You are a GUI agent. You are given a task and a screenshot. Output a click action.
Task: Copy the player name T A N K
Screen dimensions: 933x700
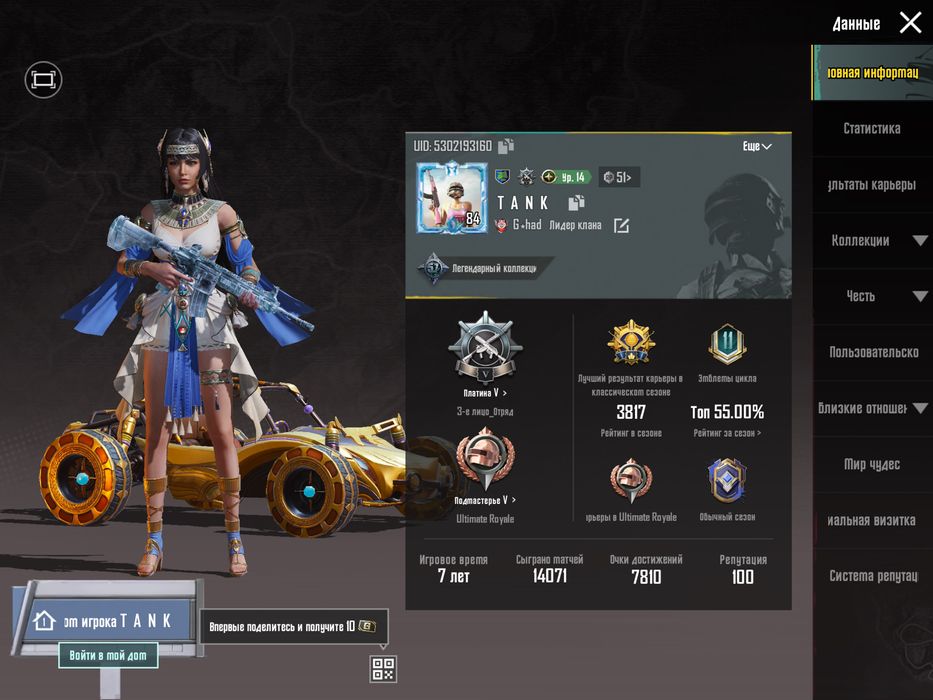tap(576, 203)
